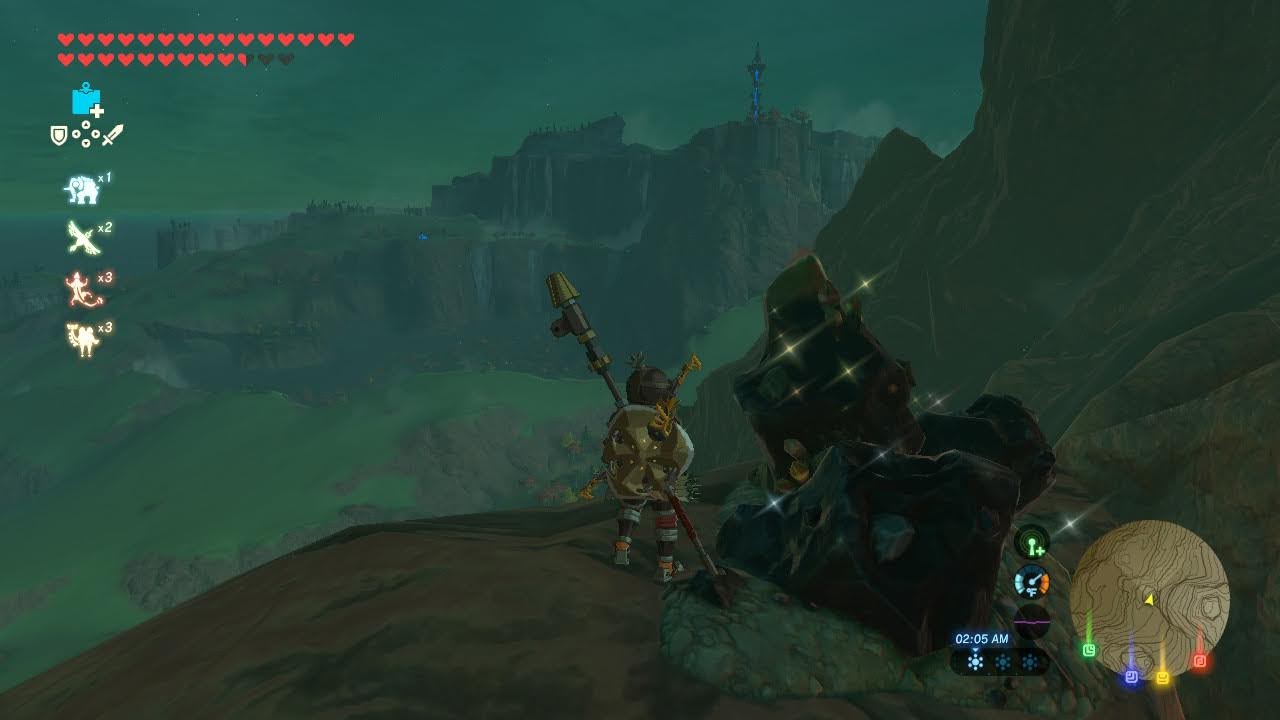Screen dimensions: 1280x720
Task: Select the blue map pin marker
Action: 1131,676
